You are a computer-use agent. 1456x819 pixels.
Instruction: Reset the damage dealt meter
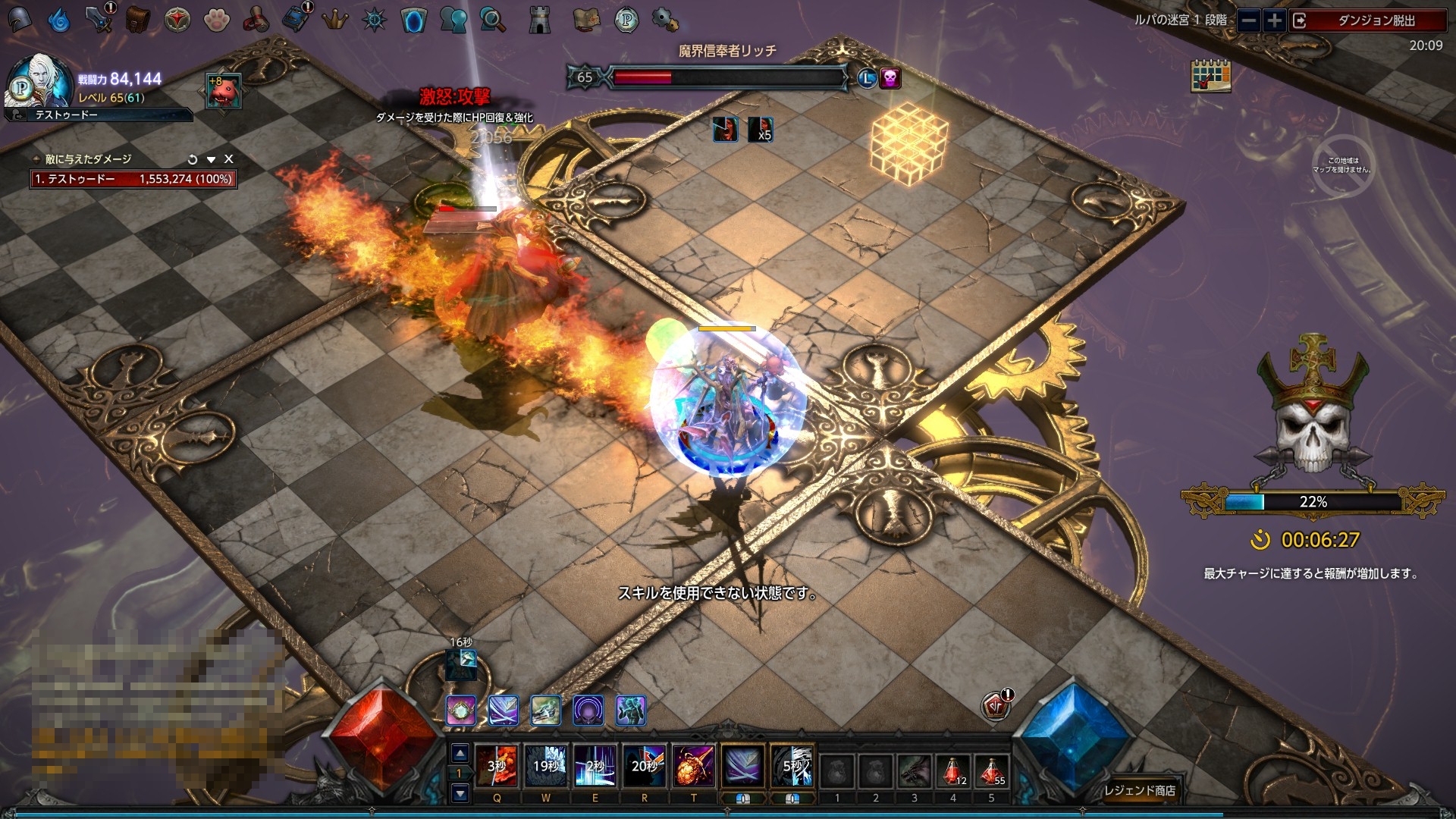coord(193,159)
